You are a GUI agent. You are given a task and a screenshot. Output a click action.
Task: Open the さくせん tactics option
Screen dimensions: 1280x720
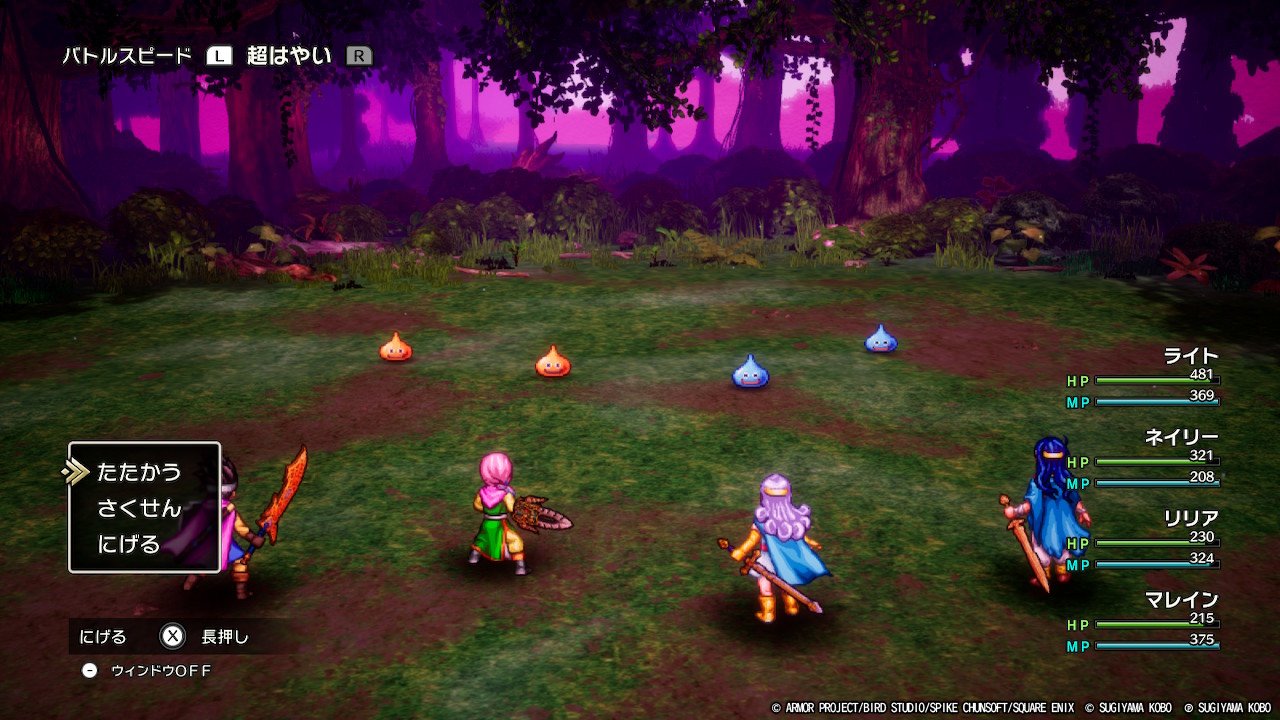click(x=139, y=508)
